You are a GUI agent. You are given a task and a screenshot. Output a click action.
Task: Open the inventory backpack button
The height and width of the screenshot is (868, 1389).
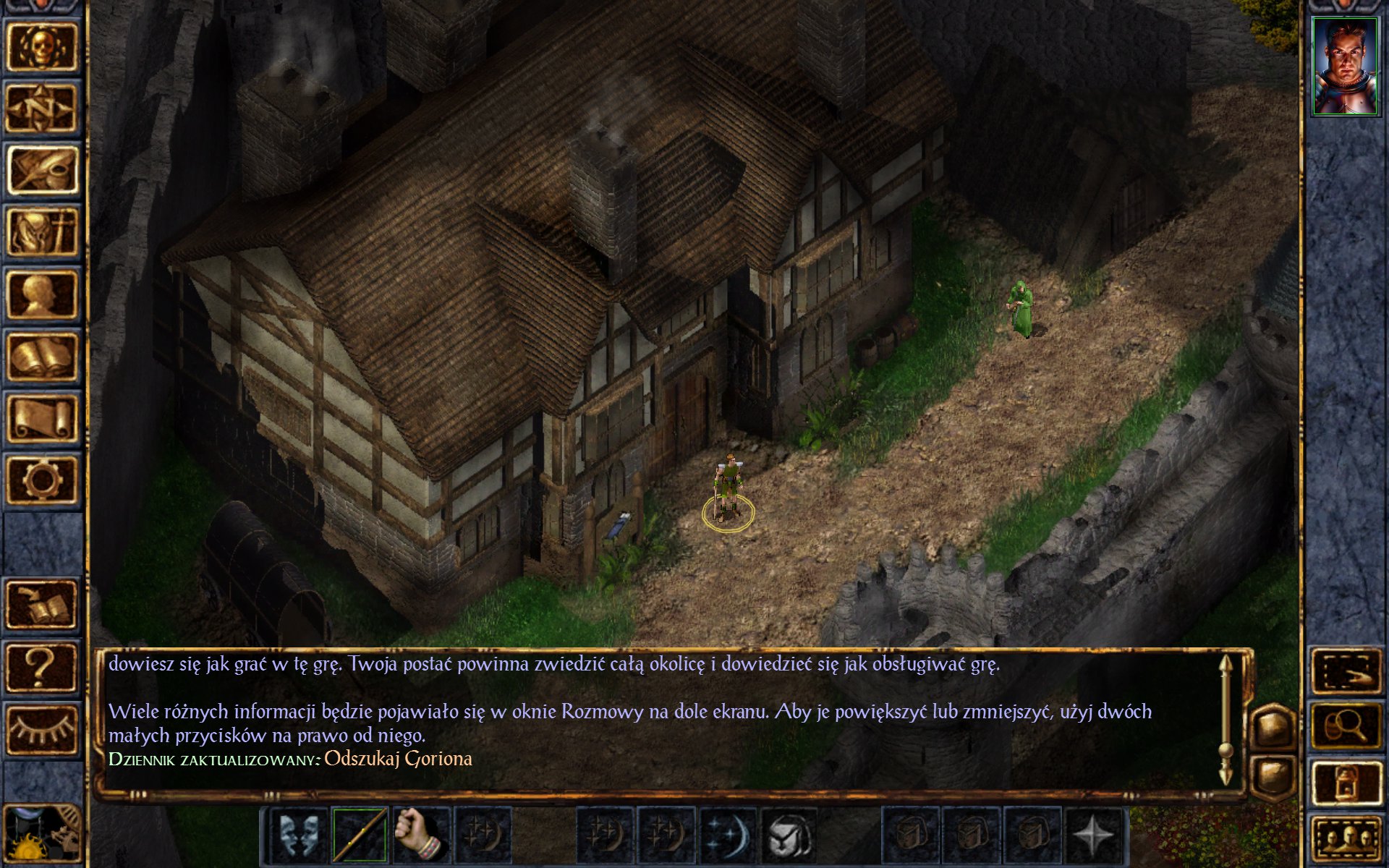pos(42,231)
